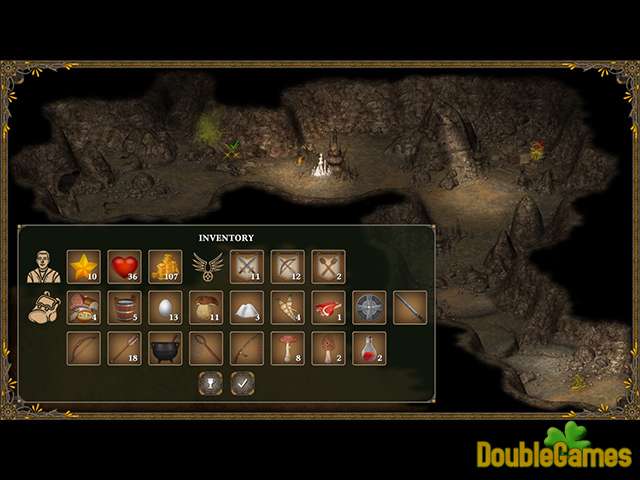Viewport: 640px width, 480px height.
Task: Confirm with the checkmark button
Action: tap(241, 382)
